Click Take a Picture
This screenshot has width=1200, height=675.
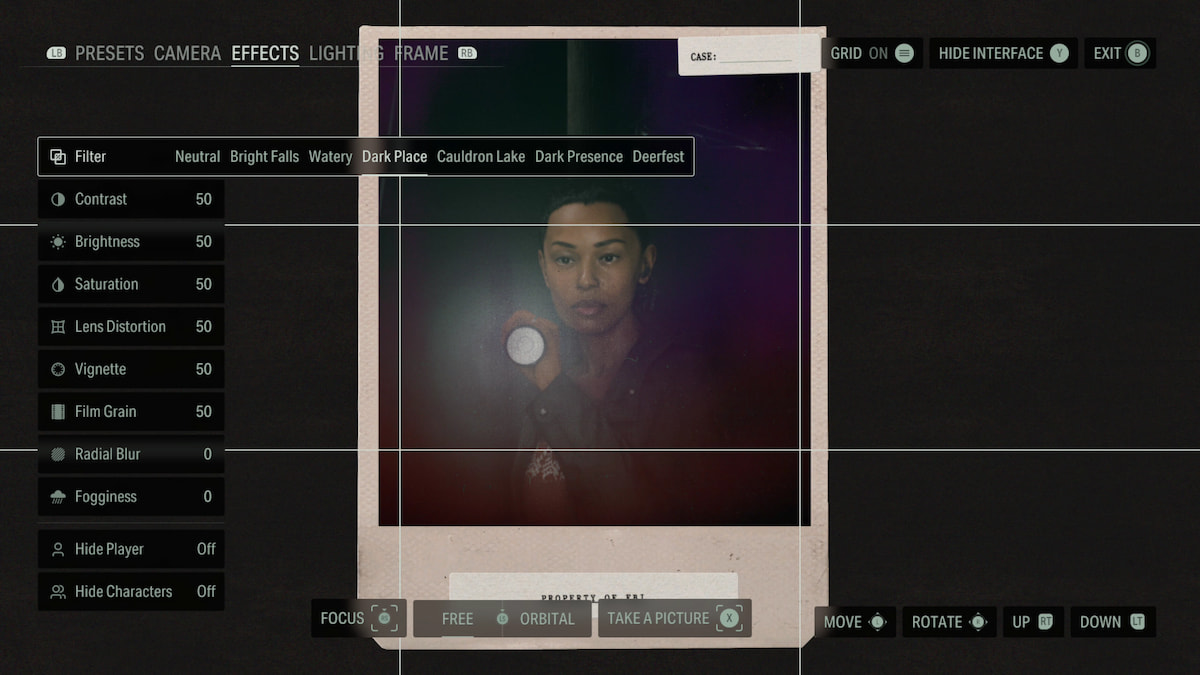click(674, 618)
